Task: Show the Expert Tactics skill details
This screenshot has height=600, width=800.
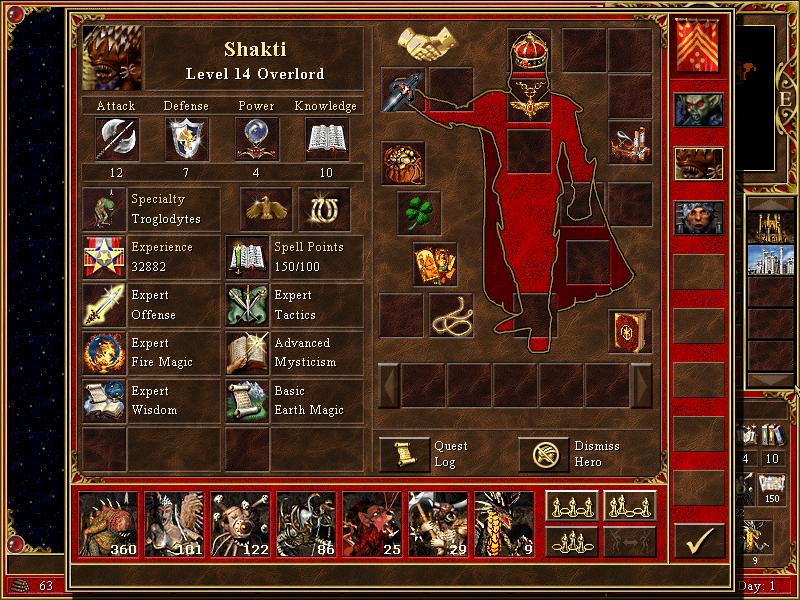Action: [x=247, y=305]
